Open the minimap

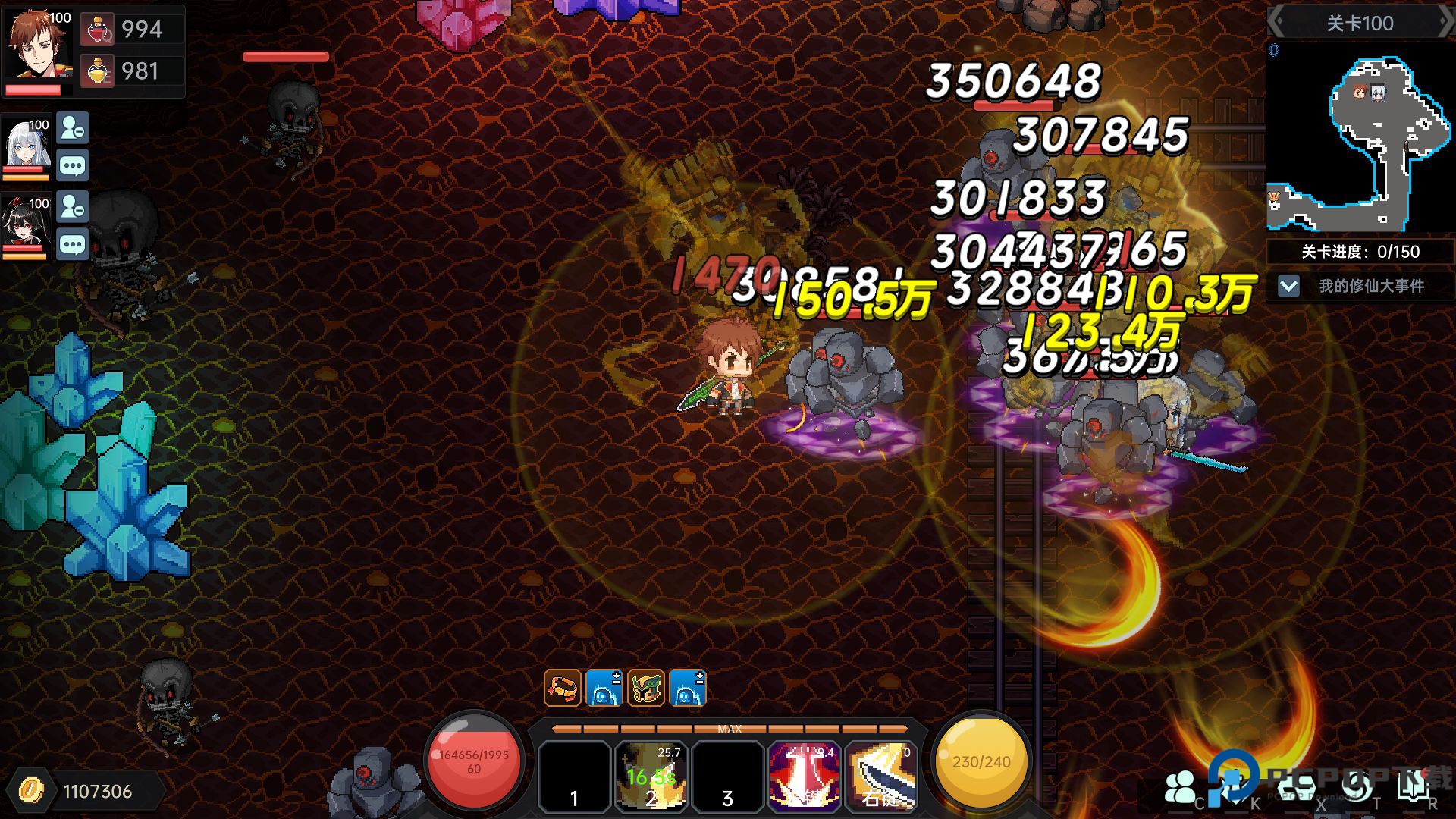coord(1359,138)
